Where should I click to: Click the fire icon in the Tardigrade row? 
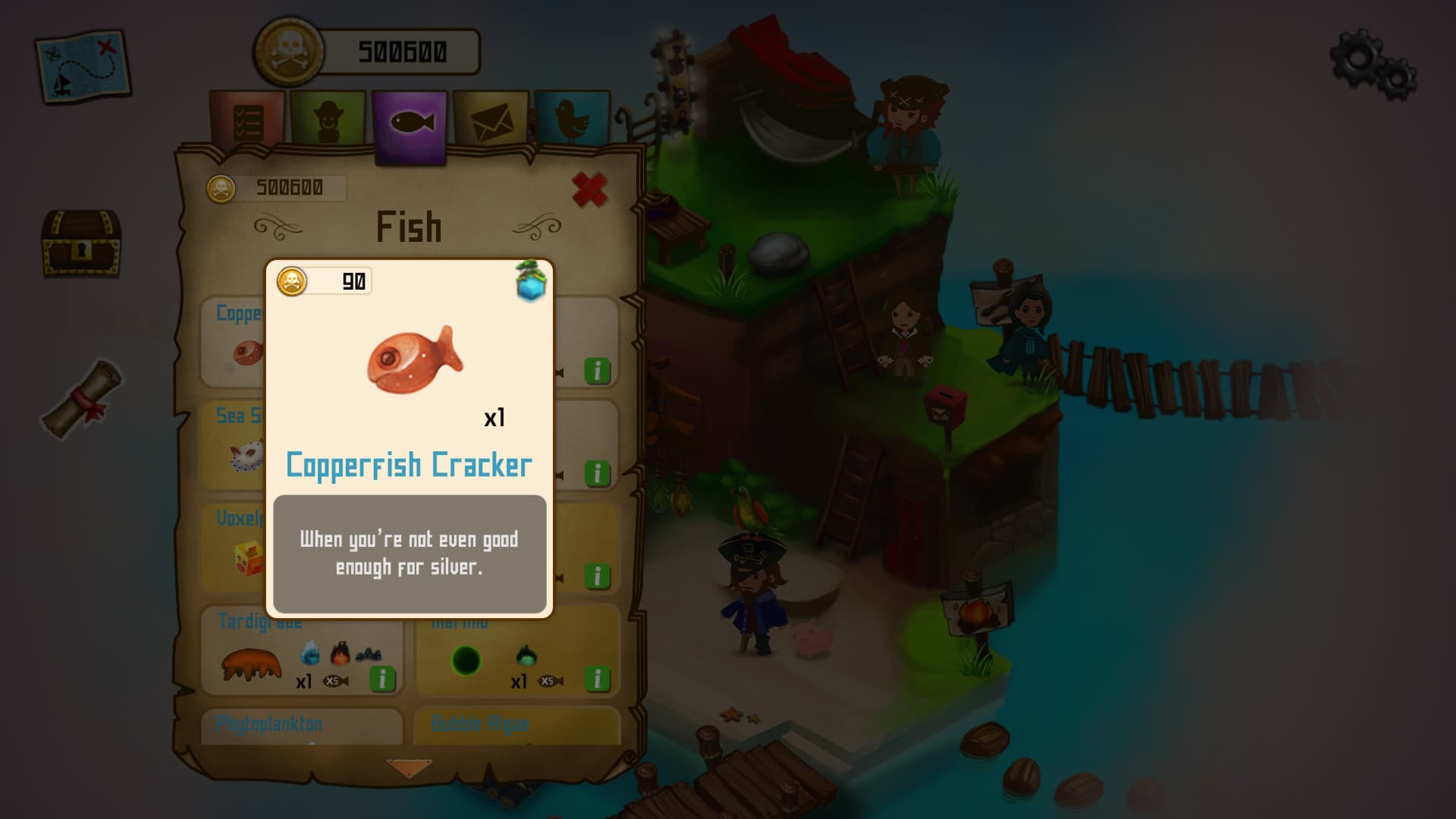tap(340, 654)
